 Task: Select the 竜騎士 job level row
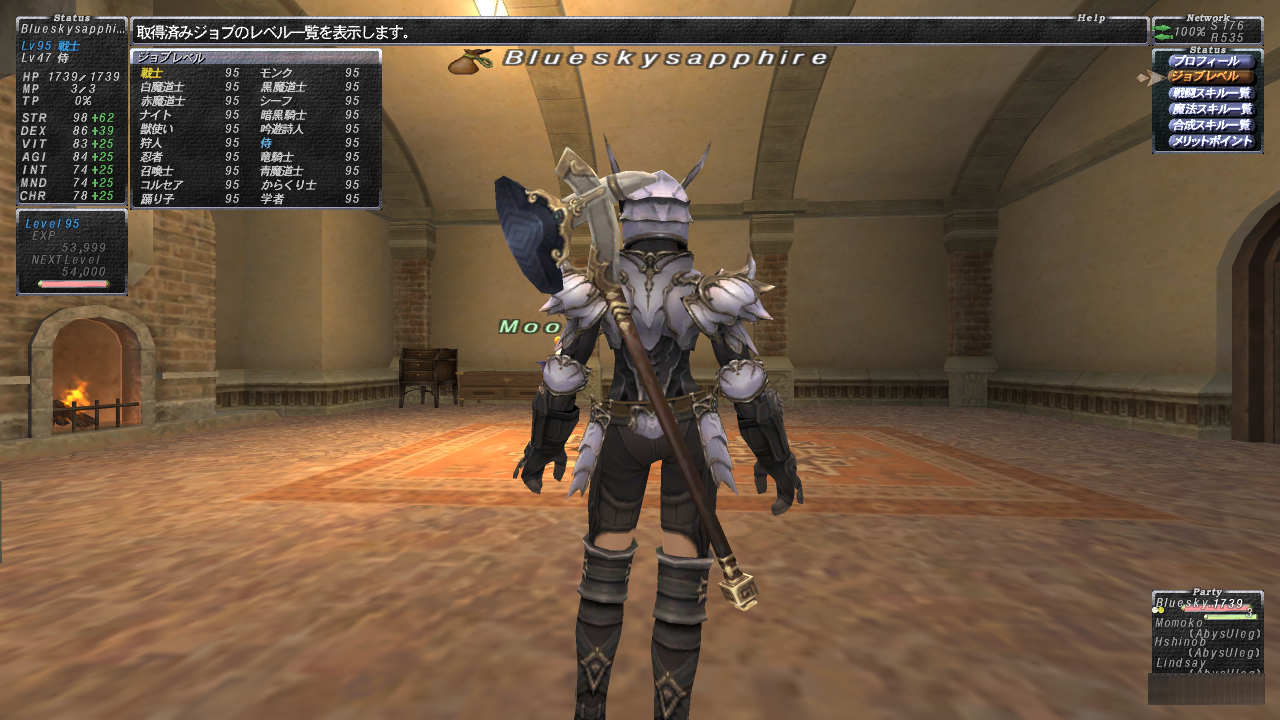[310, 157]
